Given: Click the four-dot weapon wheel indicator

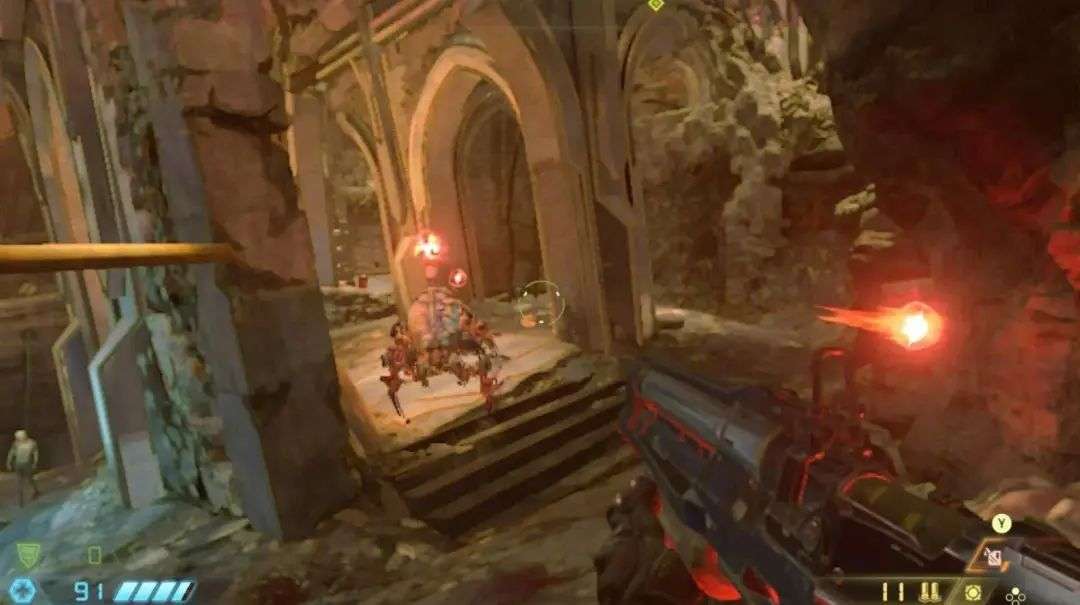Looking at the screenshot, I should click(1016, 593).
